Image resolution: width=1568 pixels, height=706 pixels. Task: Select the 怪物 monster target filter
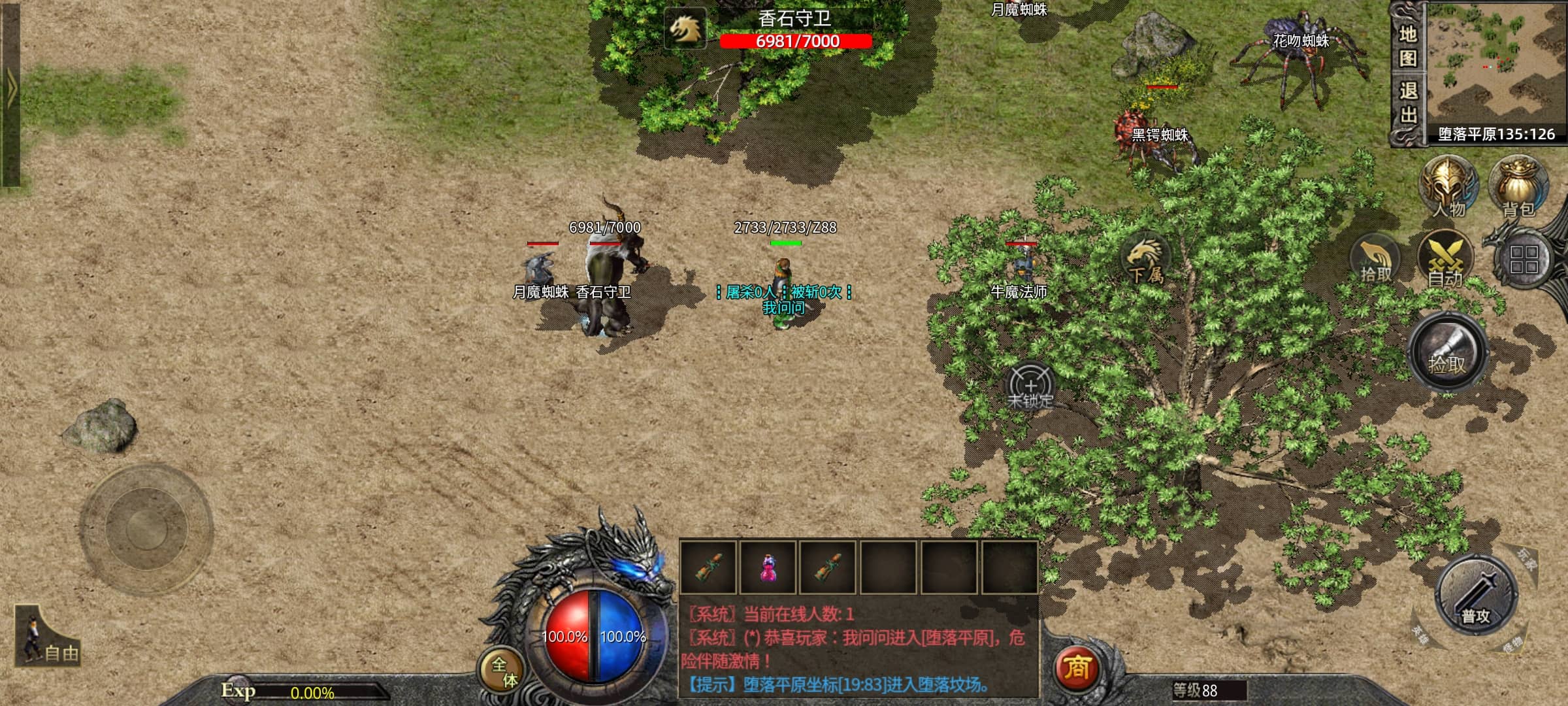point(1512,645)
